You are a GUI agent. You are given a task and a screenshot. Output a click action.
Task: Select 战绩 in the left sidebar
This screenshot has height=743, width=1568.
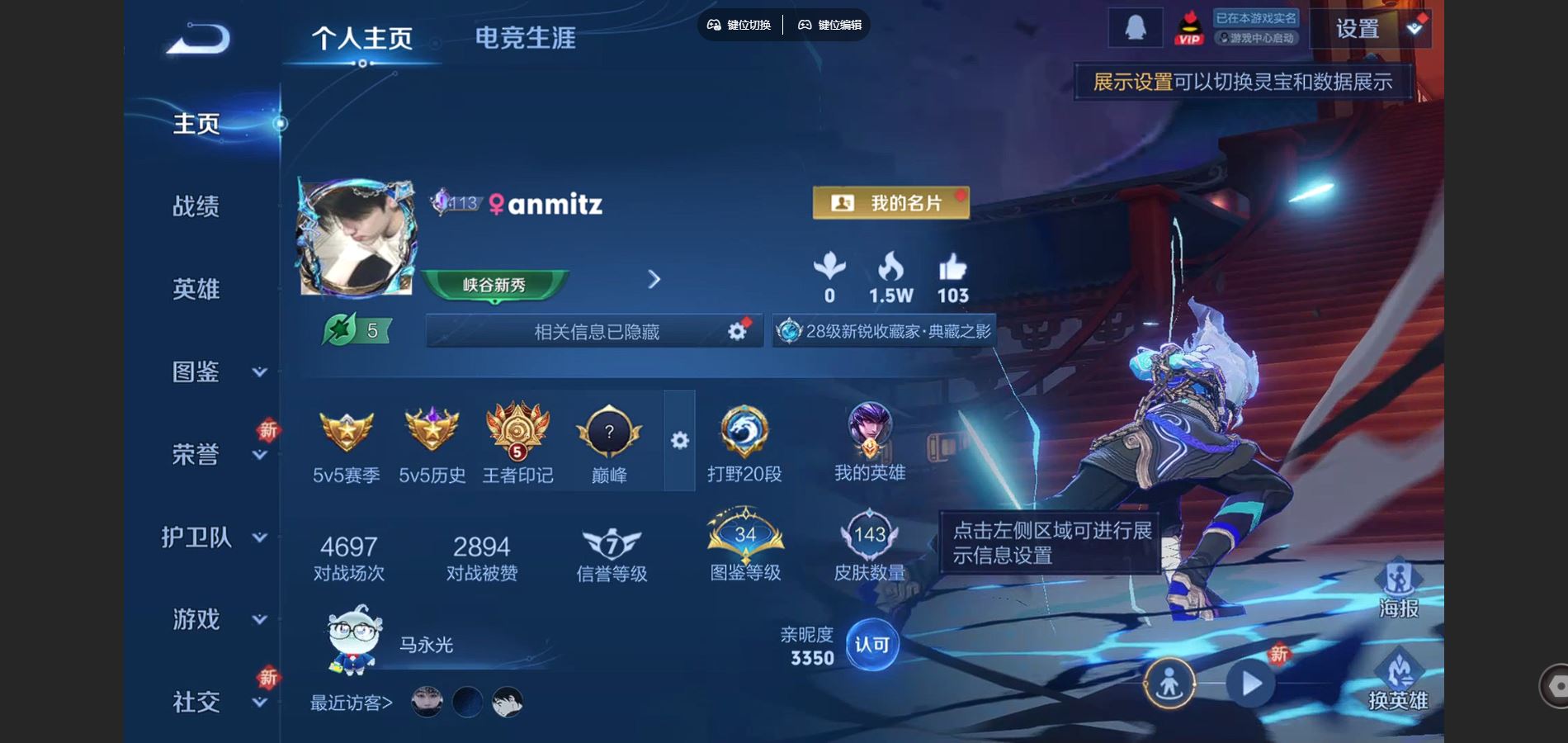point(197,207)
